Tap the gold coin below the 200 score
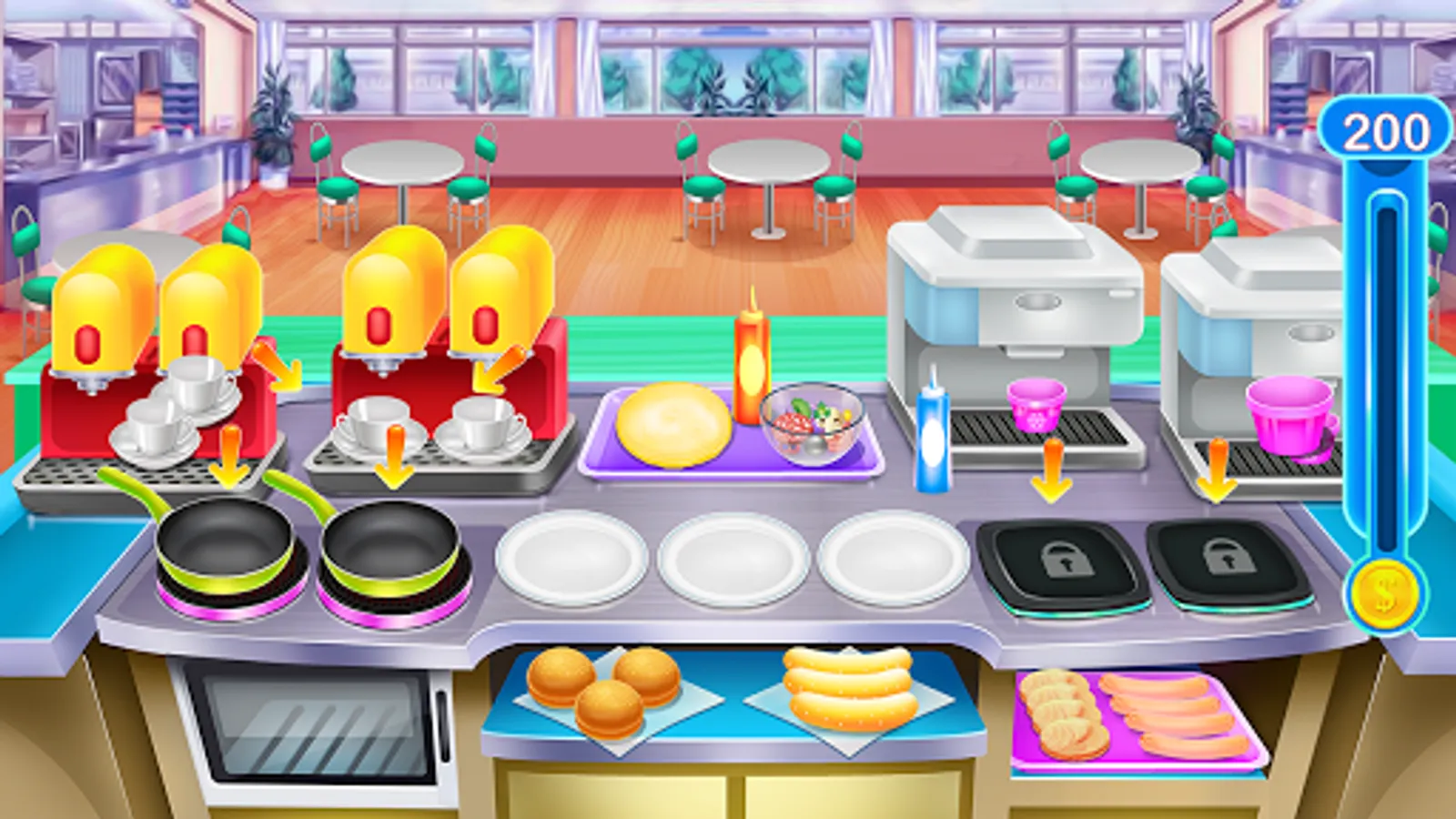This screenshot has height=819, width=1456. pos(1384,592)
